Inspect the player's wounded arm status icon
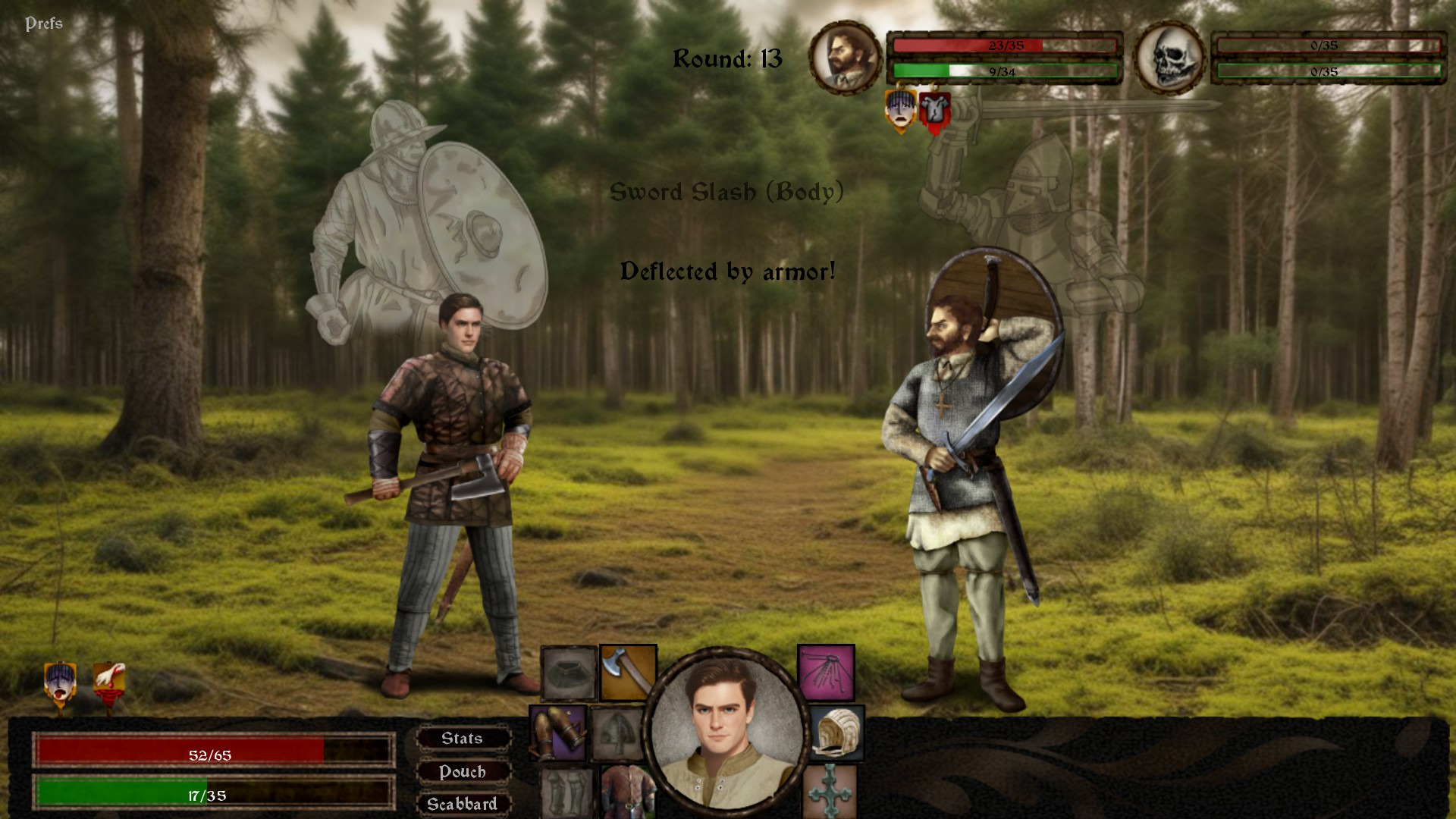This screenshot has width=1456, height=819. pos(109,682)
